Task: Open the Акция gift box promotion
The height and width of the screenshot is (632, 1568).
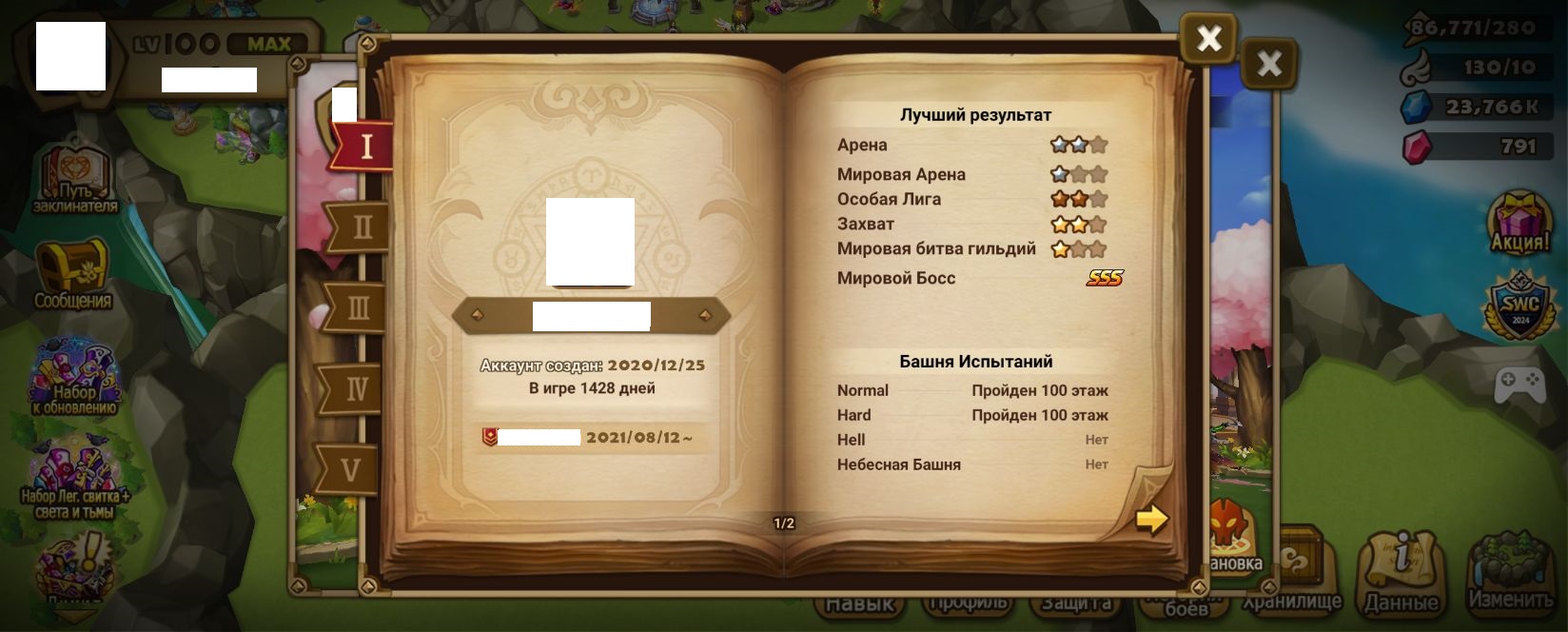Action: 1519,223
